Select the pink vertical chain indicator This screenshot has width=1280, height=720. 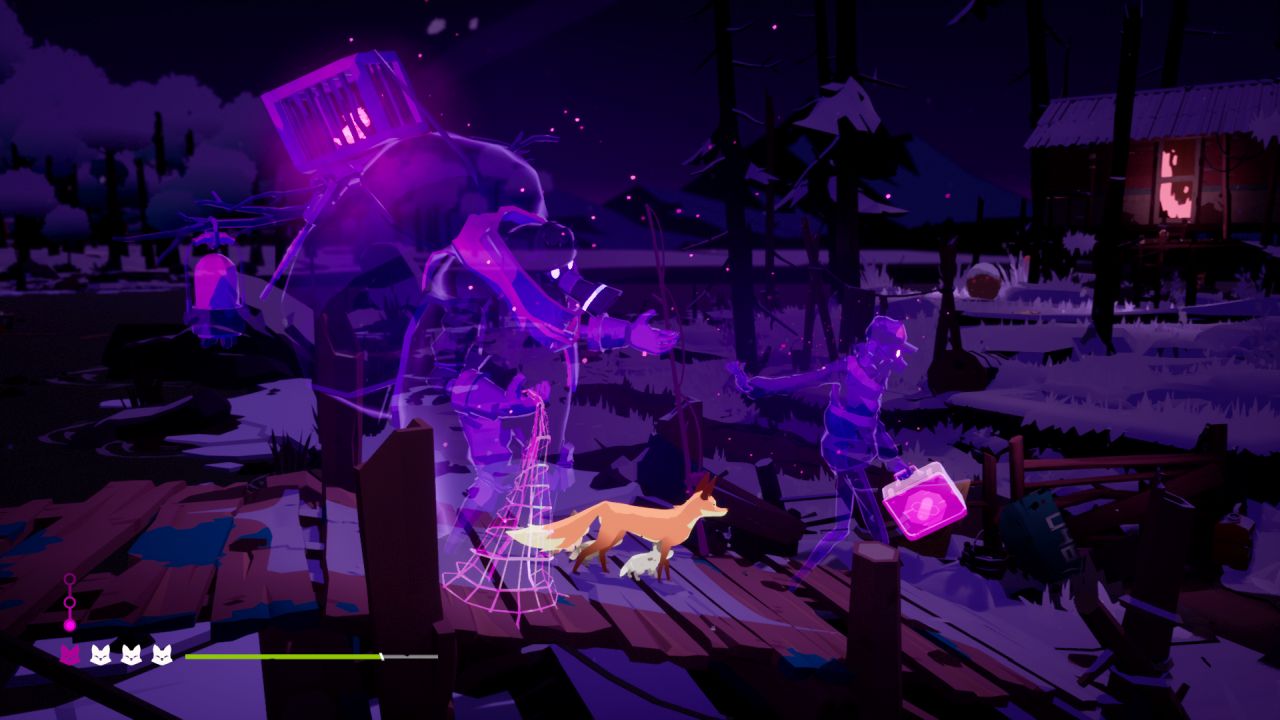(69, 603)
